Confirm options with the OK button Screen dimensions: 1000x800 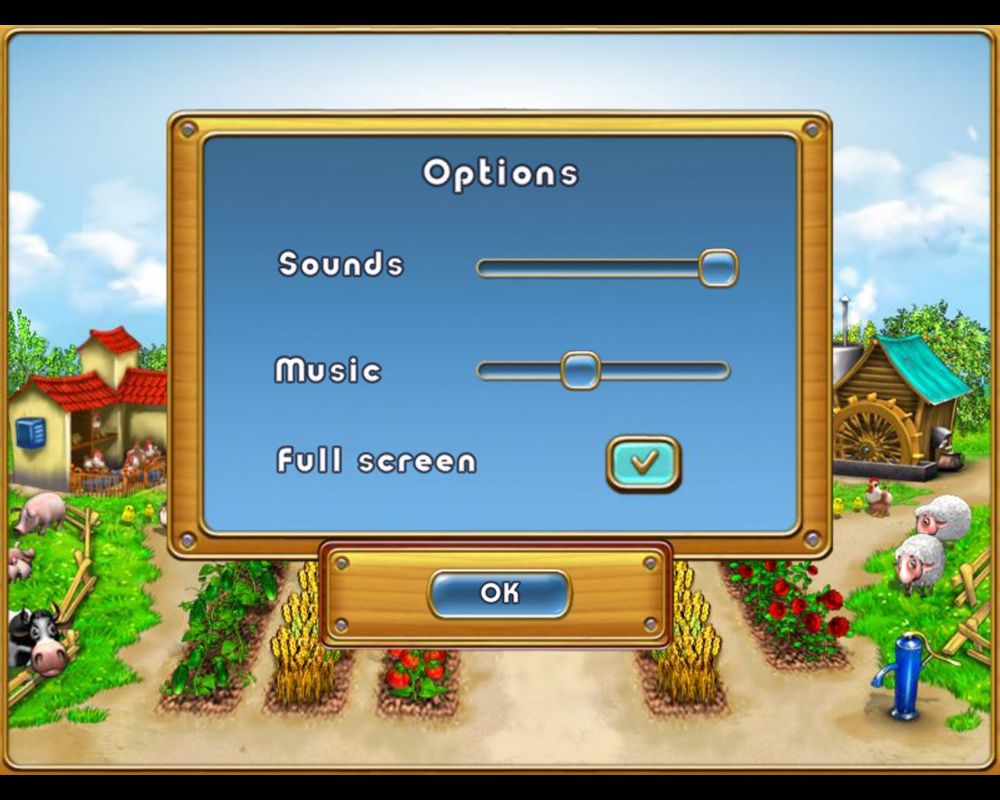(x=499, y=593)
